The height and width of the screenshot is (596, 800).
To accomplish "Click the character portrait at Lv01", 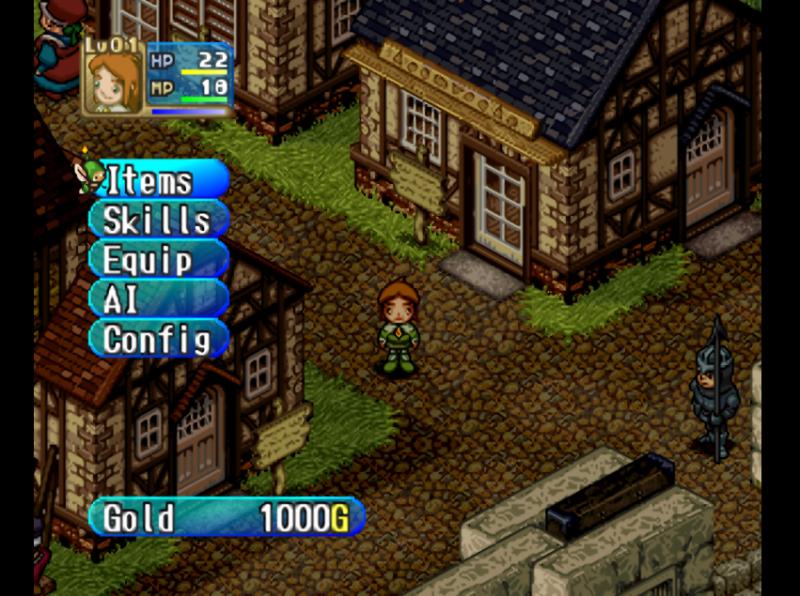I will [112, 82].
